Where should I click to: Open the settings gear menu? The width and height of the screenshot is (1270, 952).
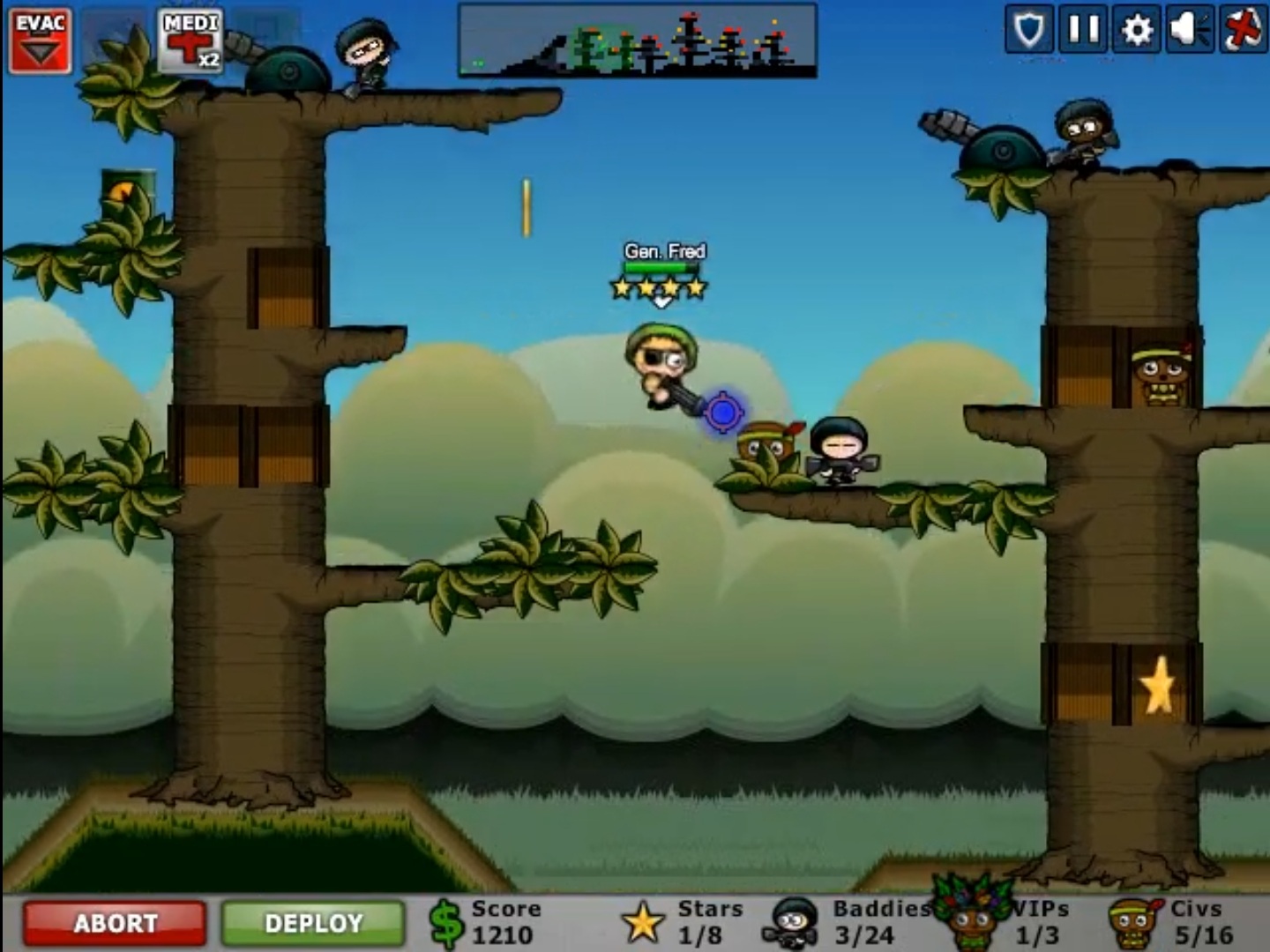1138,29
